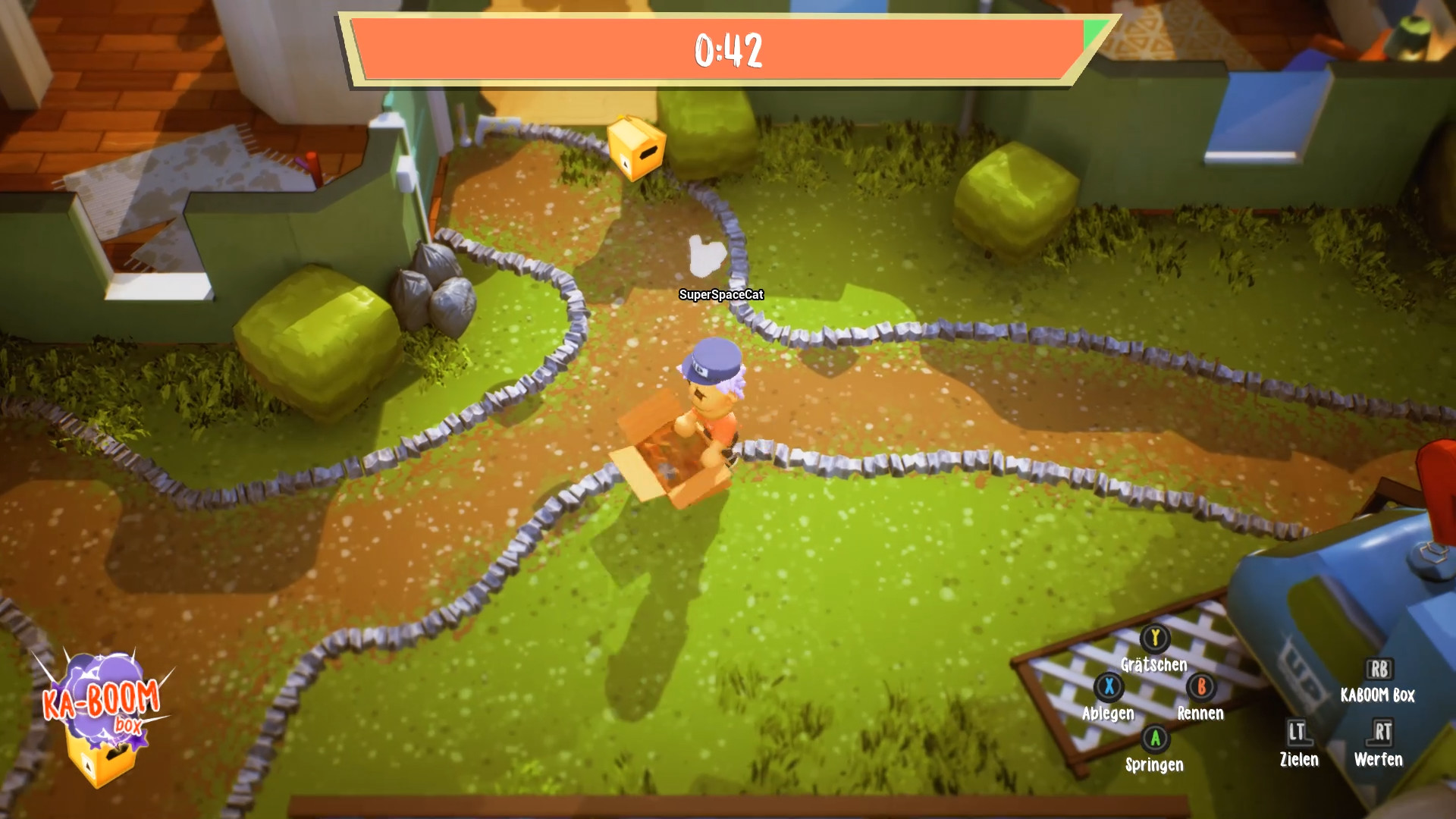Viewport: 1456px width, 819px height.
Task: Click the Springen text label
Action: click(1156, 764)
